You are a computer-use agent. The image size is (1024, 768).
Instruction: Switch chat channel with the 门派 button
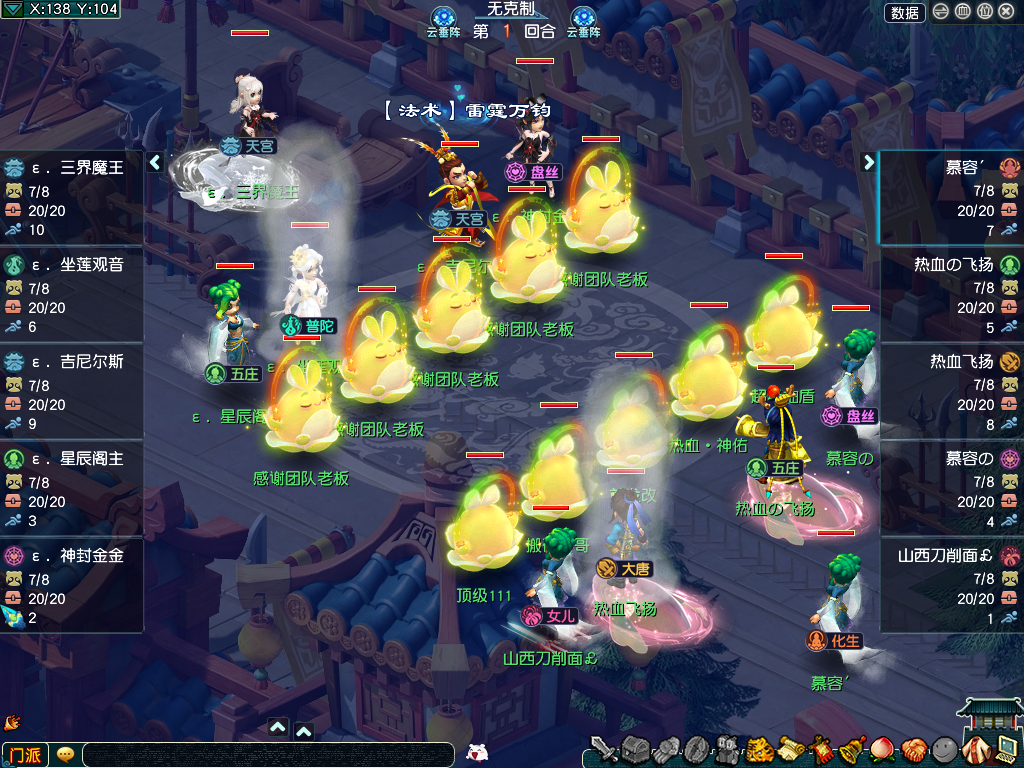[25, 754]
